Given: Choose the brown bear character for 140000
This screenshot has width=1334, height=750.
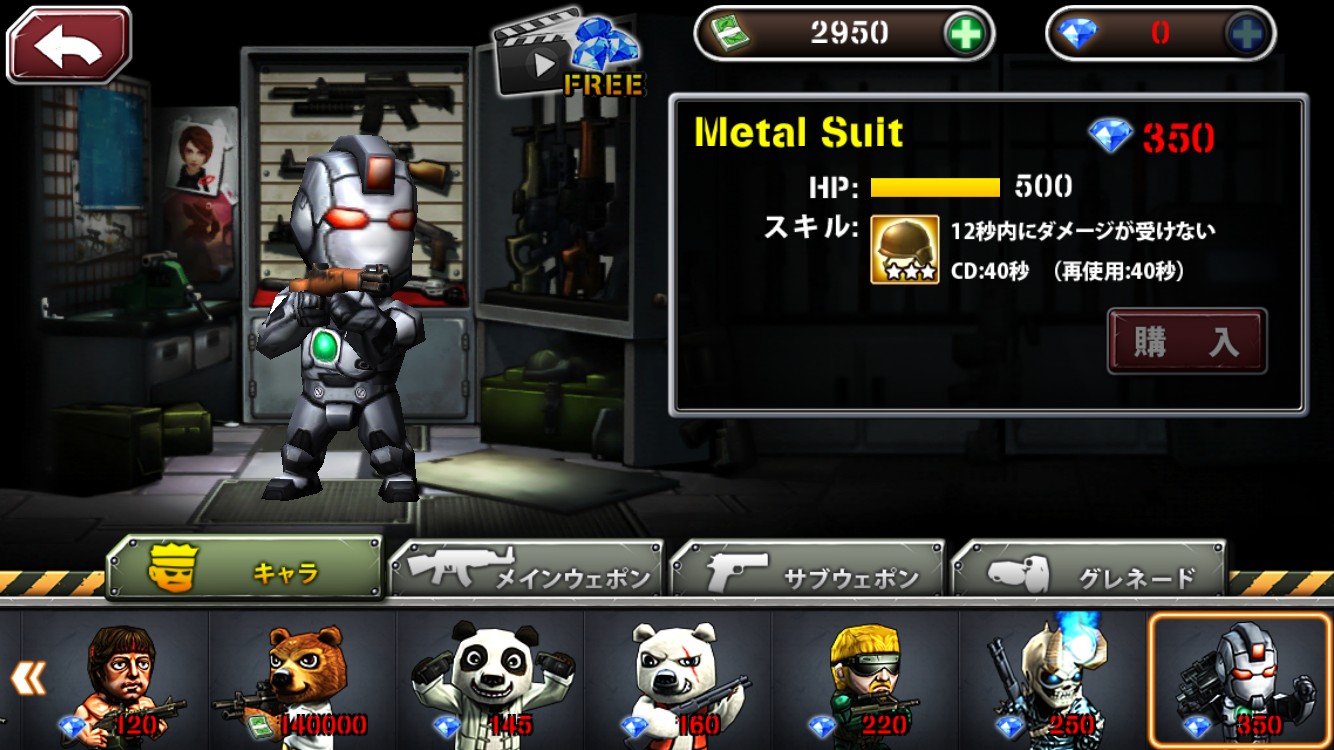Looking at the screenshot, I should (x=303, y=680).
